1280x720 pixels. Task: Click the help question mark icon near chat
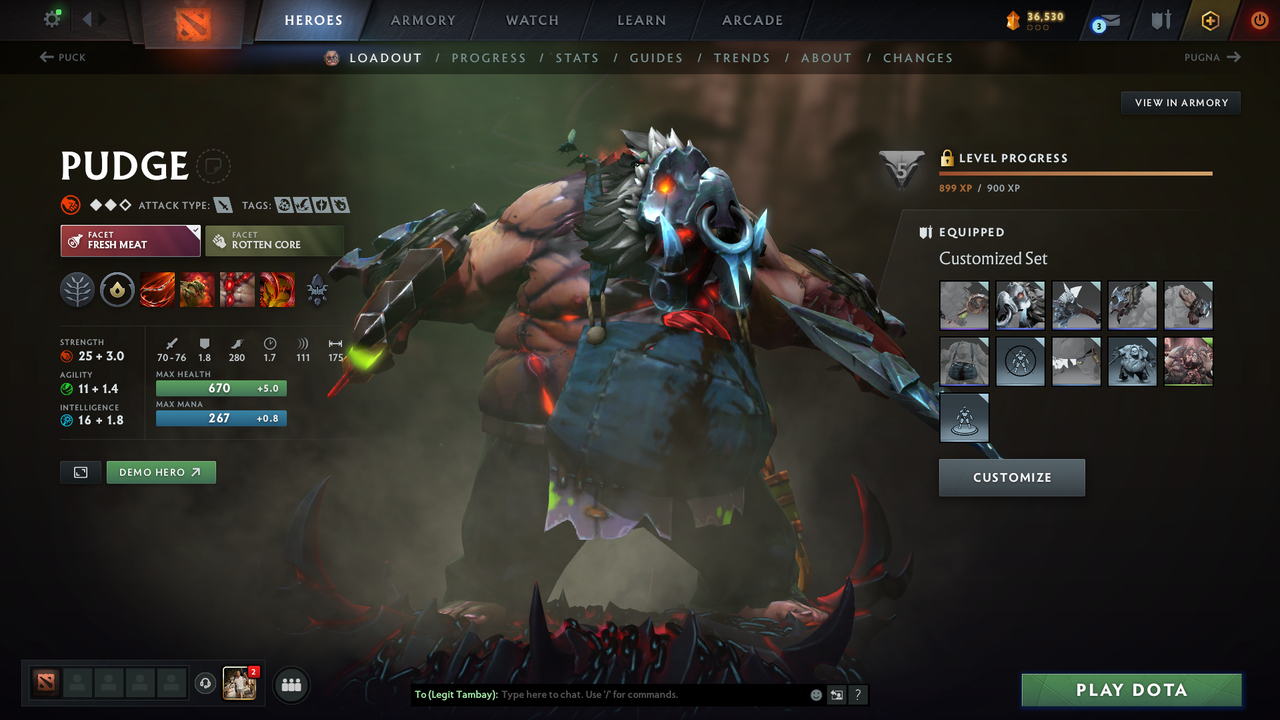tap(857, 694)
